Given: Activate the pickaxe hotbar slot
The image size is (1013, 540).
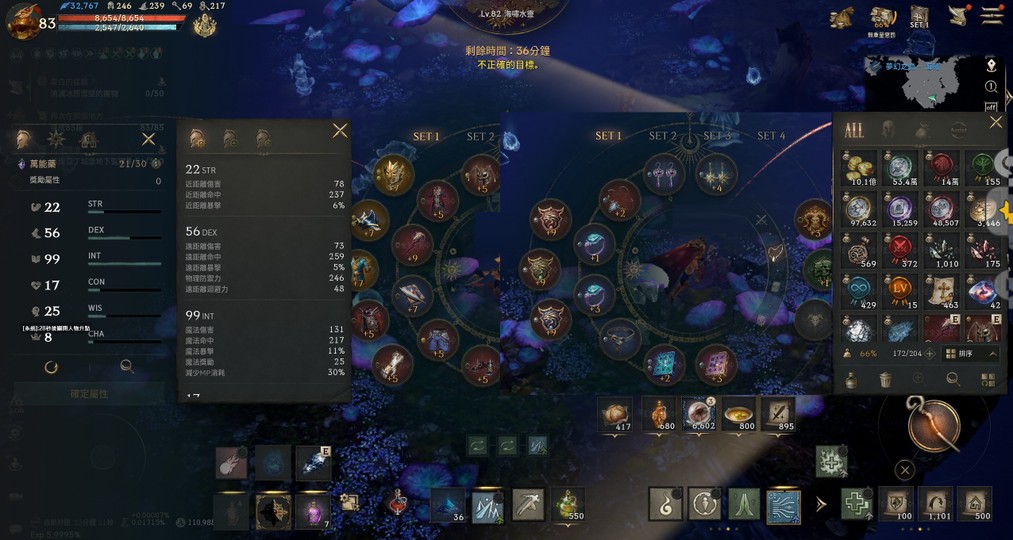Looking at the screenshot, I should tap(527, 504).
